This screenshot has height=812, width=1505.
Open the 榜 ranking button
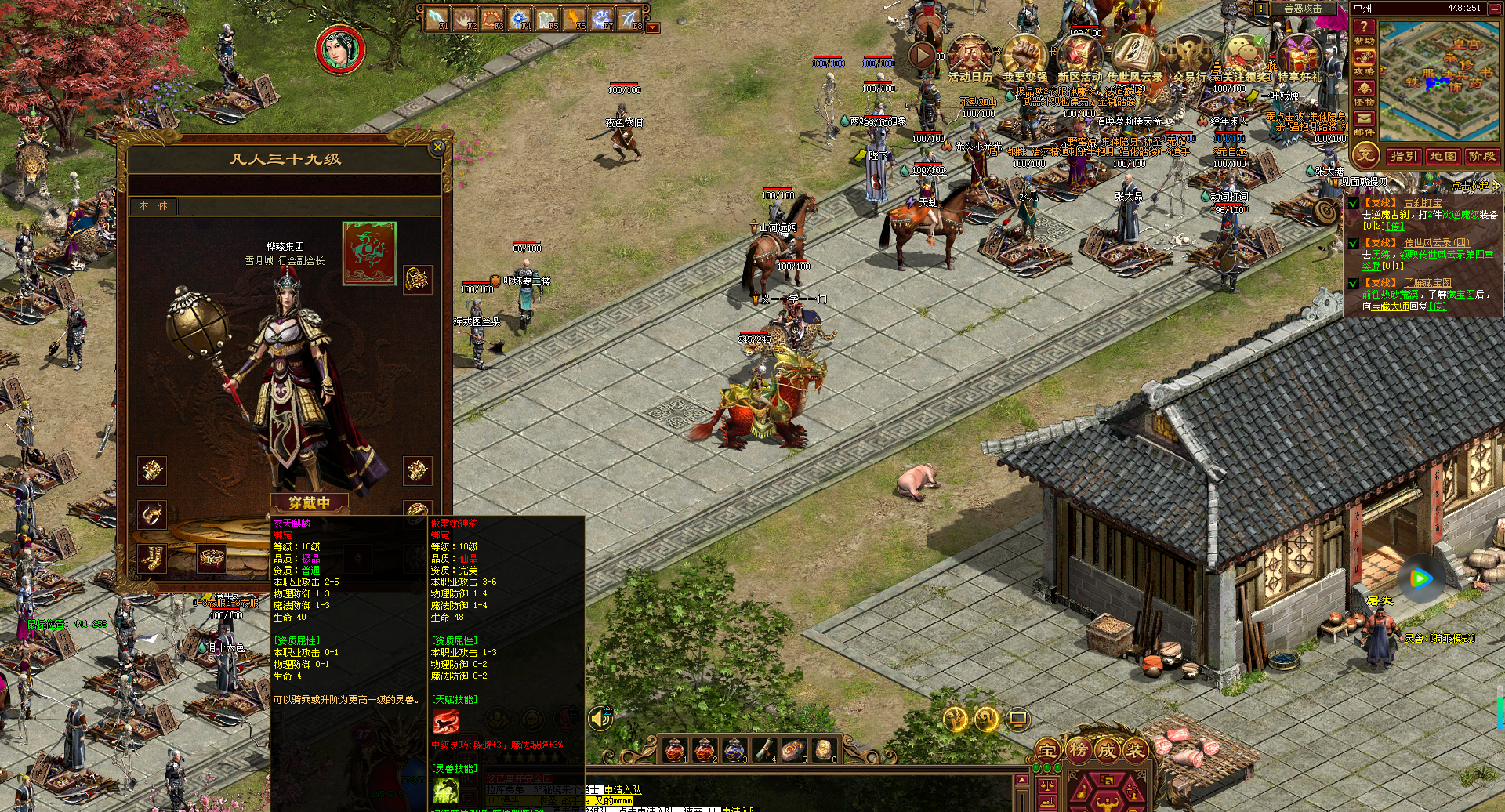click(1079, 750)
